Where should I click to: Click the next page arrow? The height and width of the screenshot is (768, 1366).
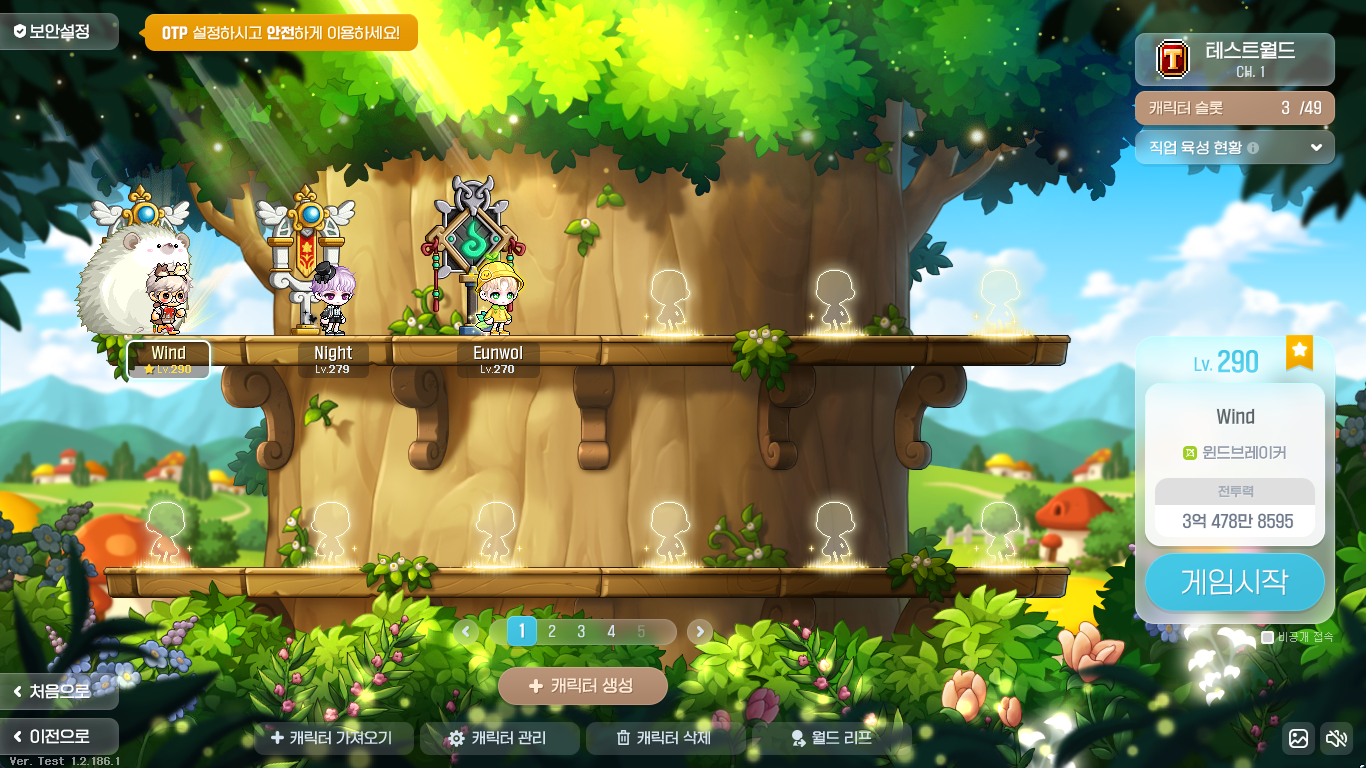point(700,631)
